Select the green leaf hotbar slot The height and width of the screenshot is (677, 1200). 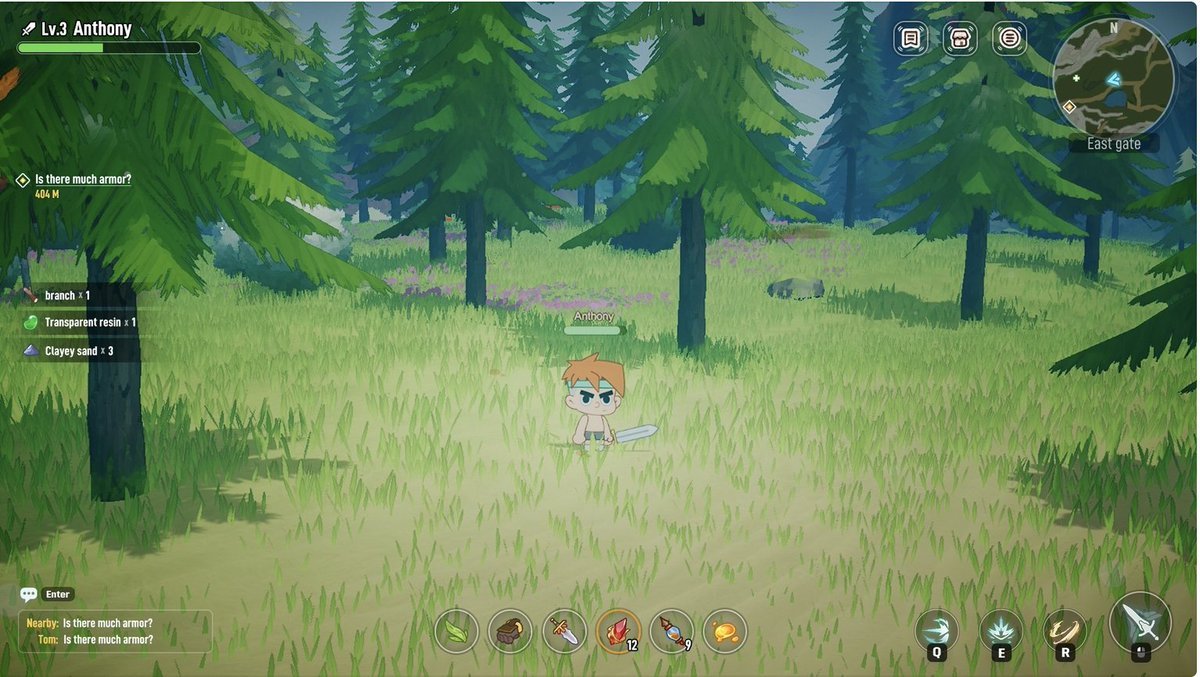click(x=456, y=632)
